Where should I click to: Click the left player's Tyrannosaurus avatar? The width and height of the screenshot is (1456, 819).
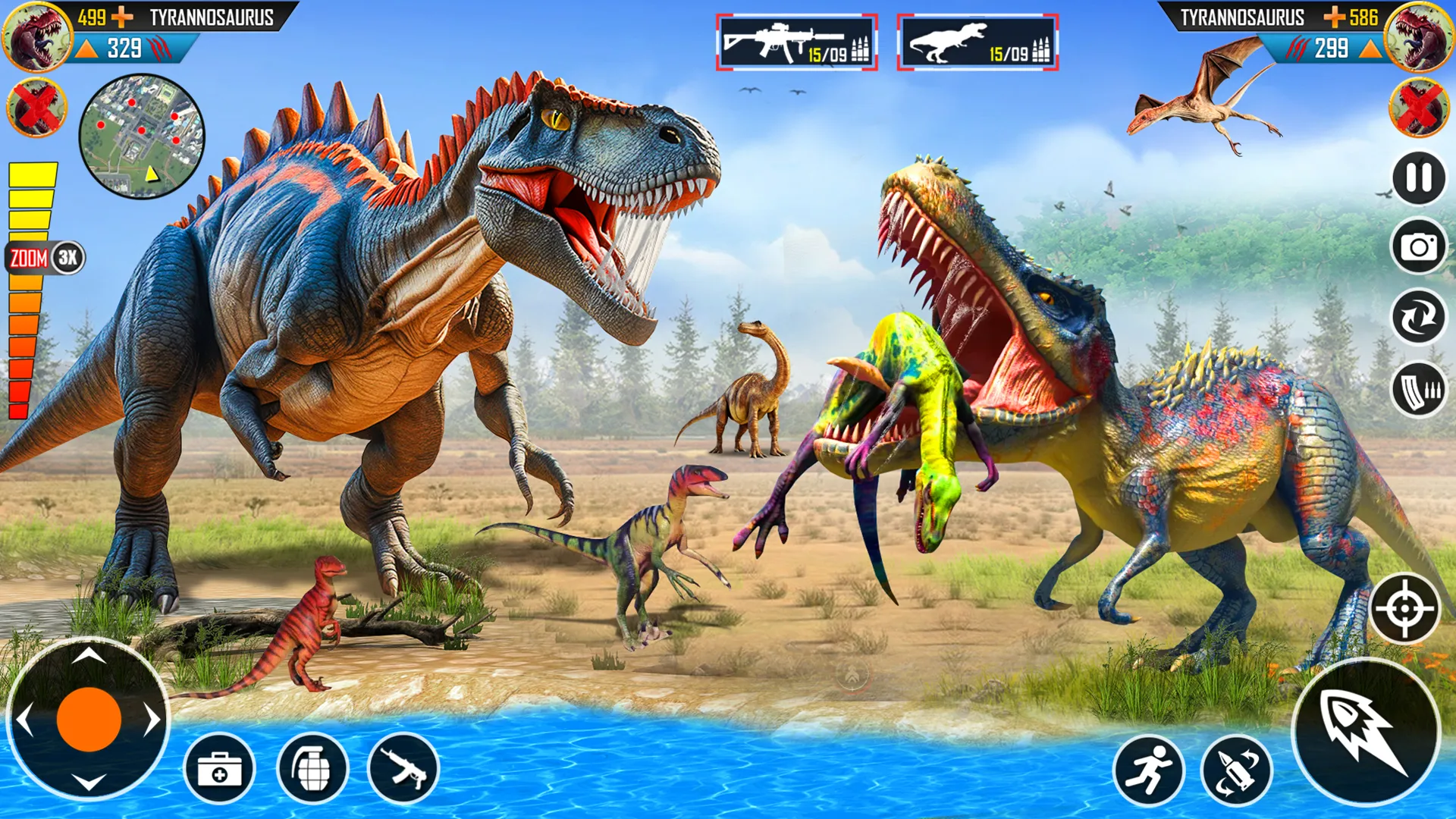point(36,36)
